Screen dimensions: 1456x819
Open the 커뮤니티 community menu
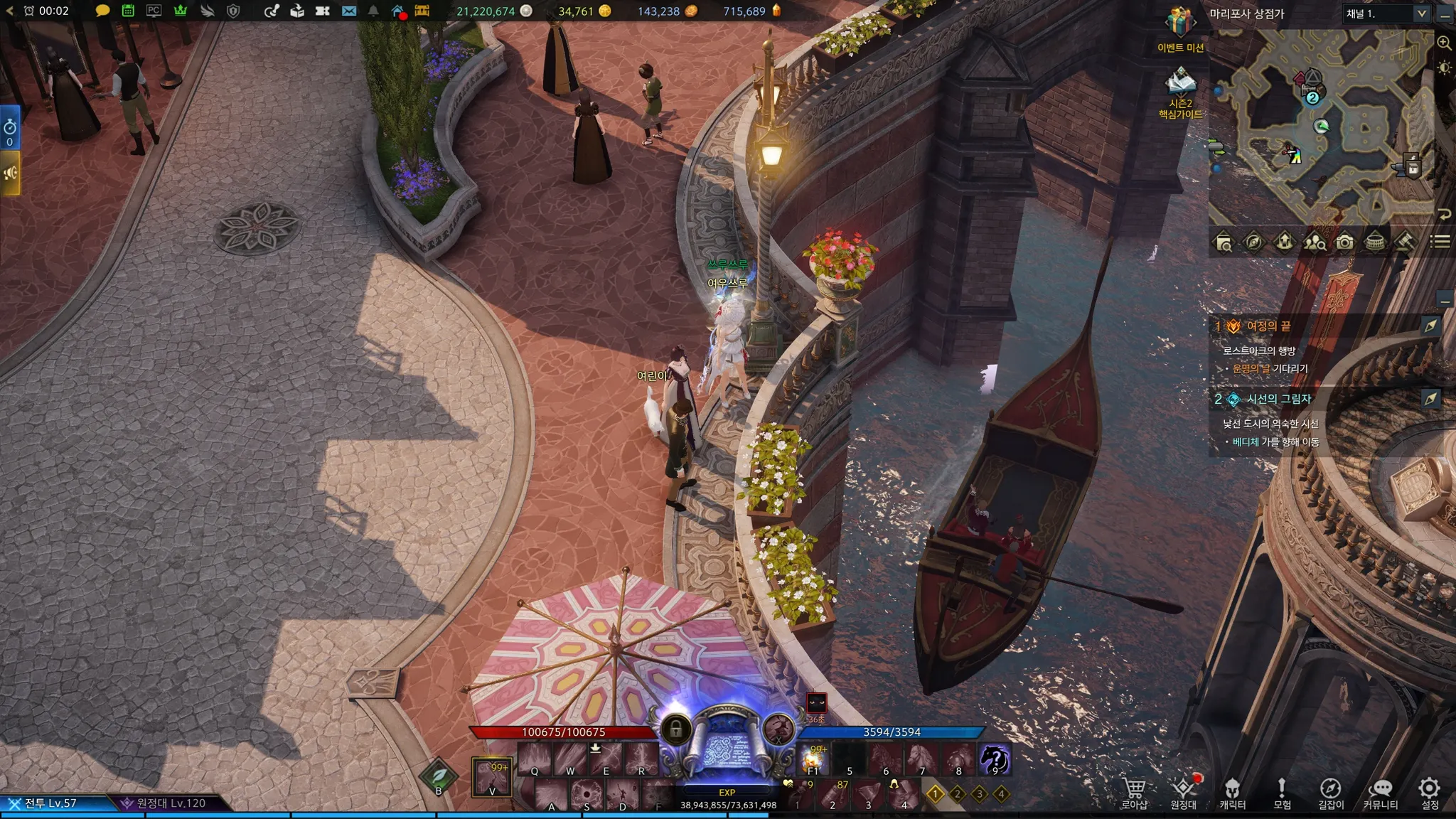1380,791
